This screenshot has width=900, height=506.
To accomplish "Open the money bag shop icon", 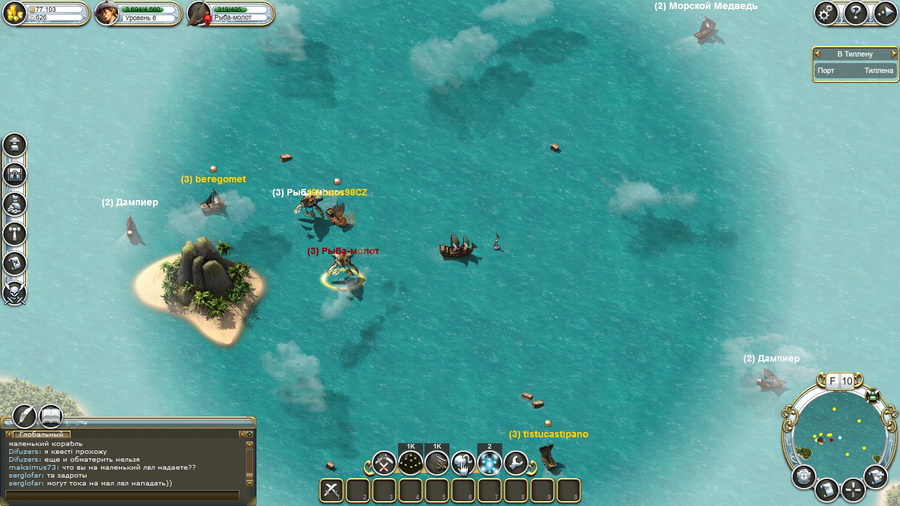I will click(15, 204).
